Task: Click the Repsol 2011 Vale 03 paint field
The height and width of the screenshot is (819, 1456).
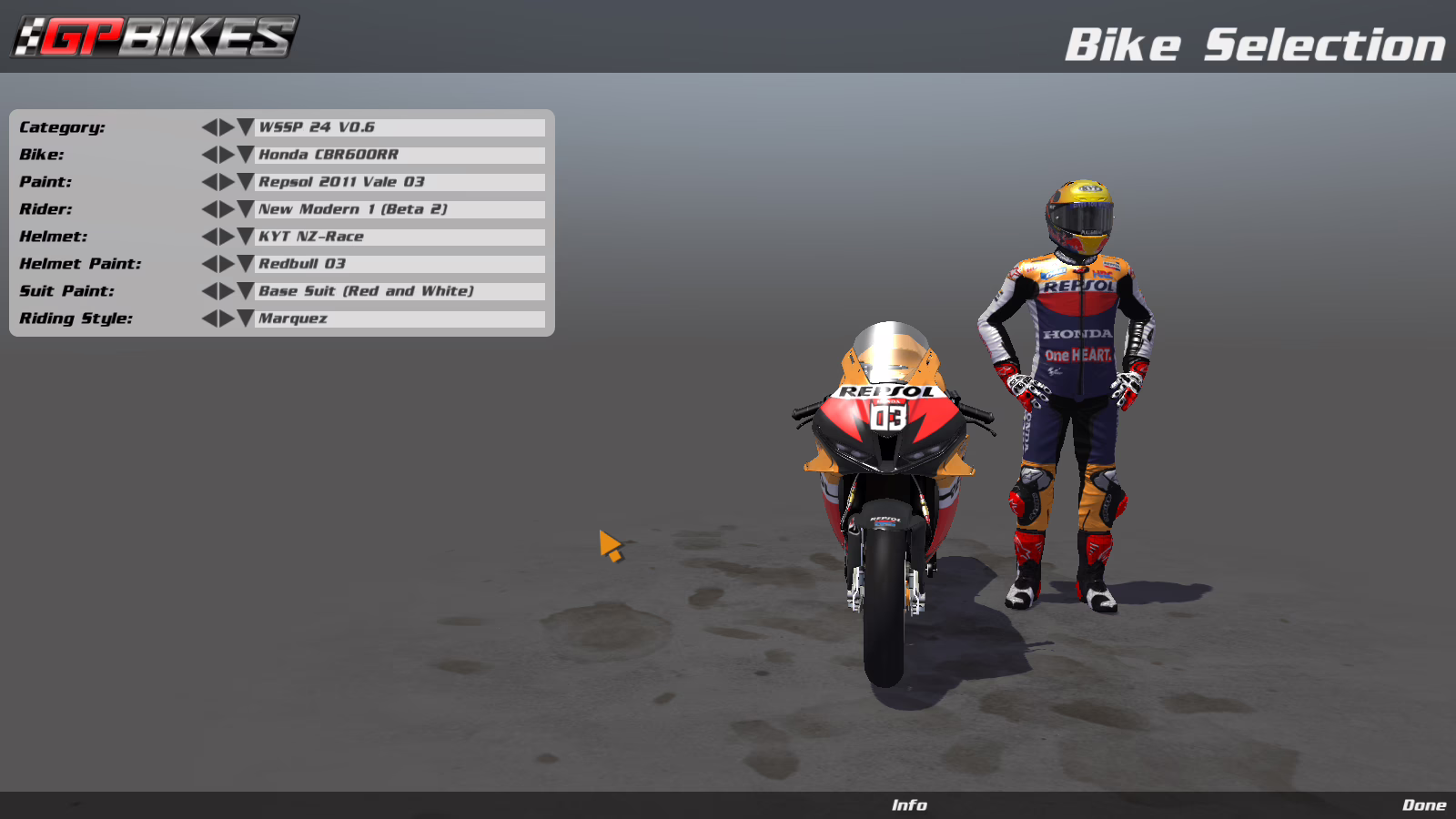Action: (x=399, y=182)
